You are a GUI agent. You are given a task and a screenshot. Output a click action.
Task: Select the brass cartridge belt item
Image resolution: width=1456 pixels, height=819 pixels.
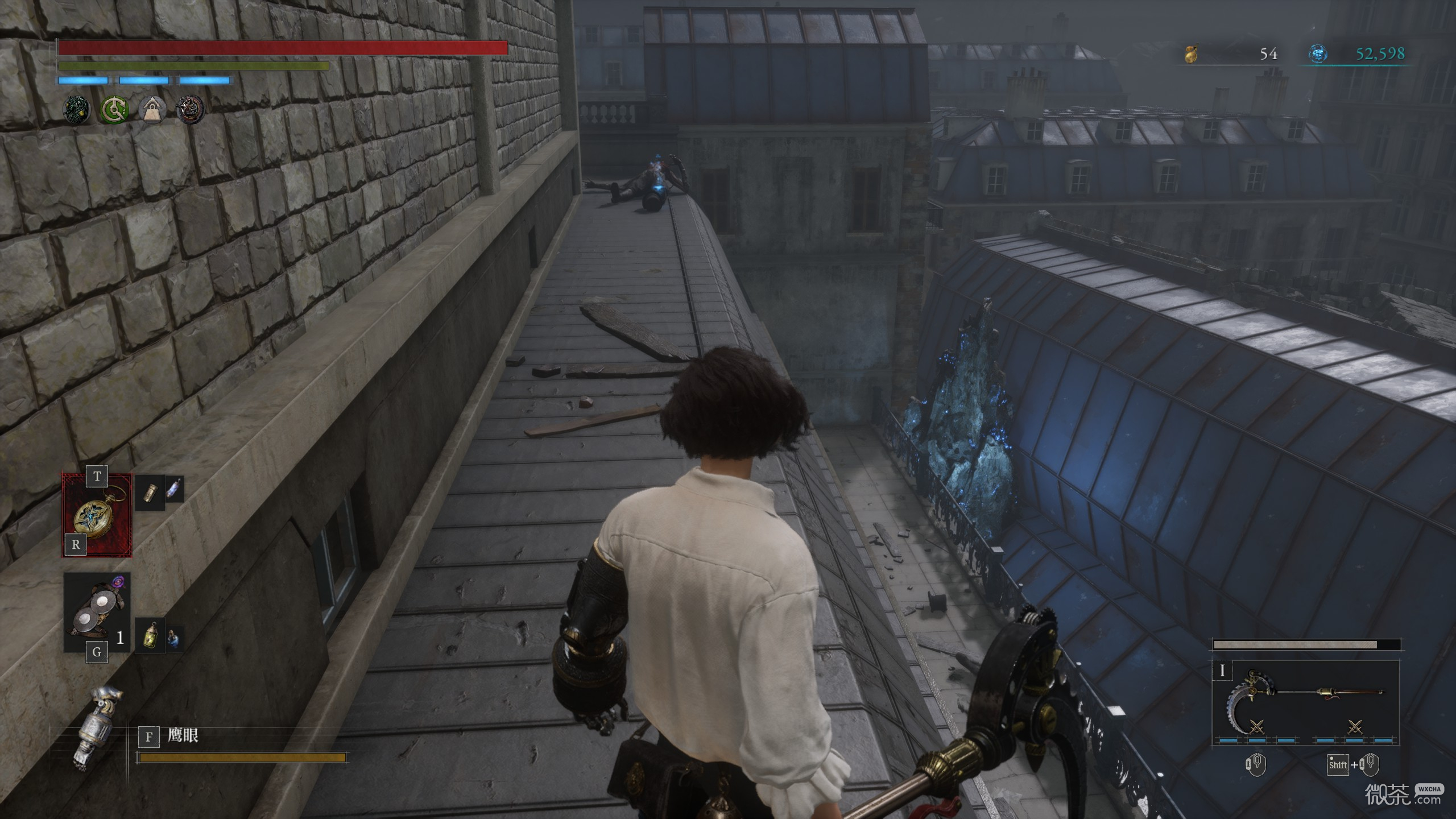(150, 493)
